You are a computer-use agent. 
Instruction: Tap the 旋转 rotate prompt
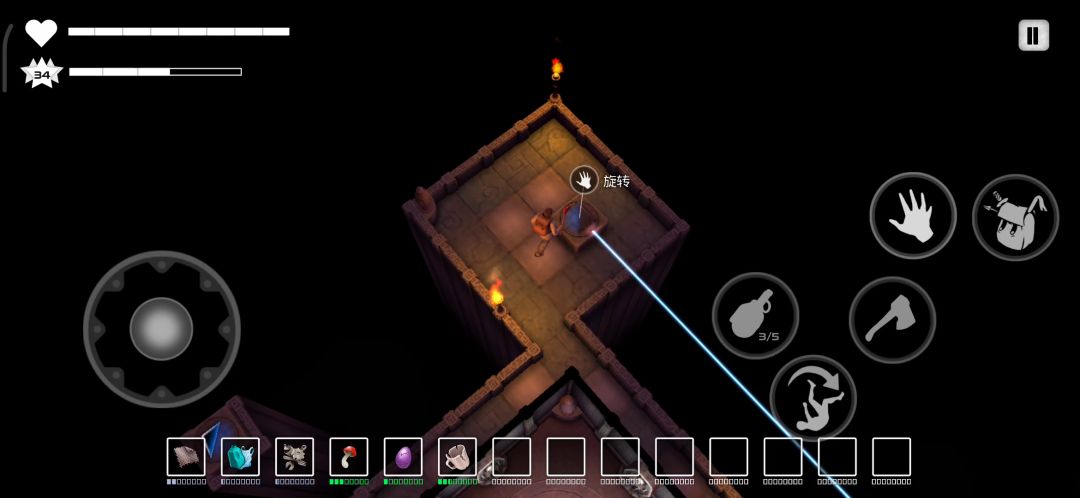[585, 180]
